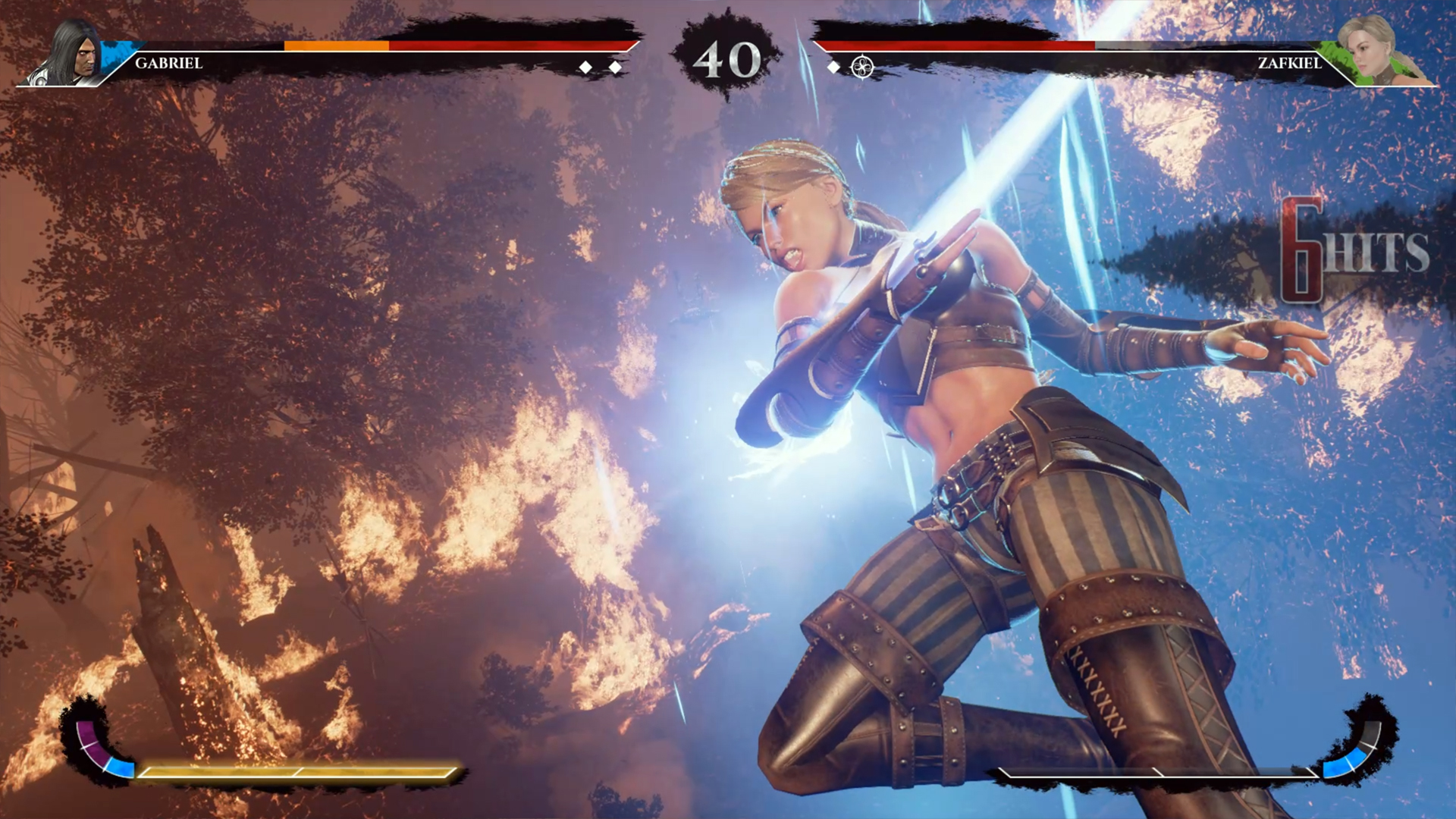Select the circular round-win emblem
Screen dimensions: 1456x819
point(862,67)
